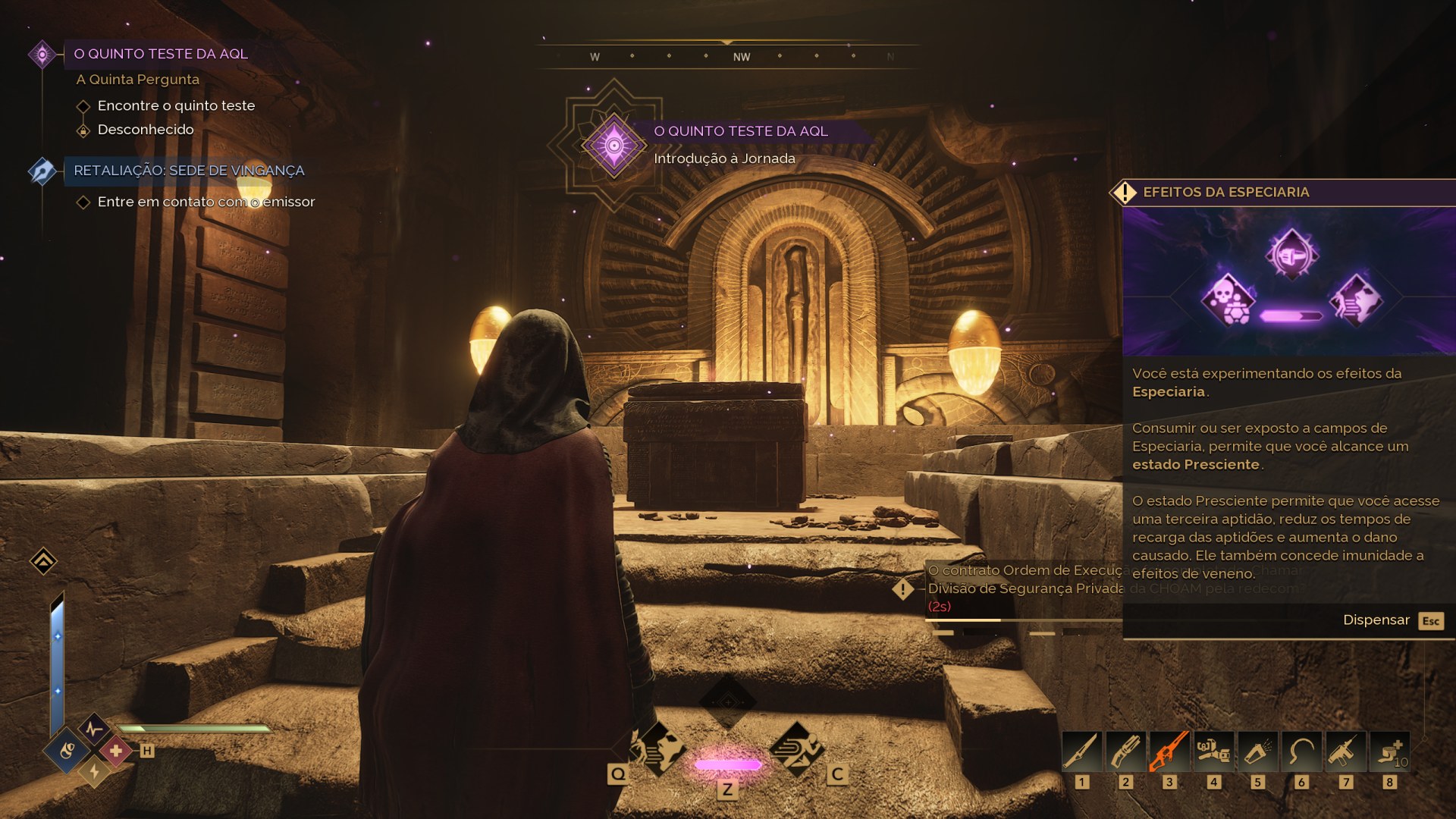Equip the sickle-shaped tool in slot 6

tap(1301, 752)
